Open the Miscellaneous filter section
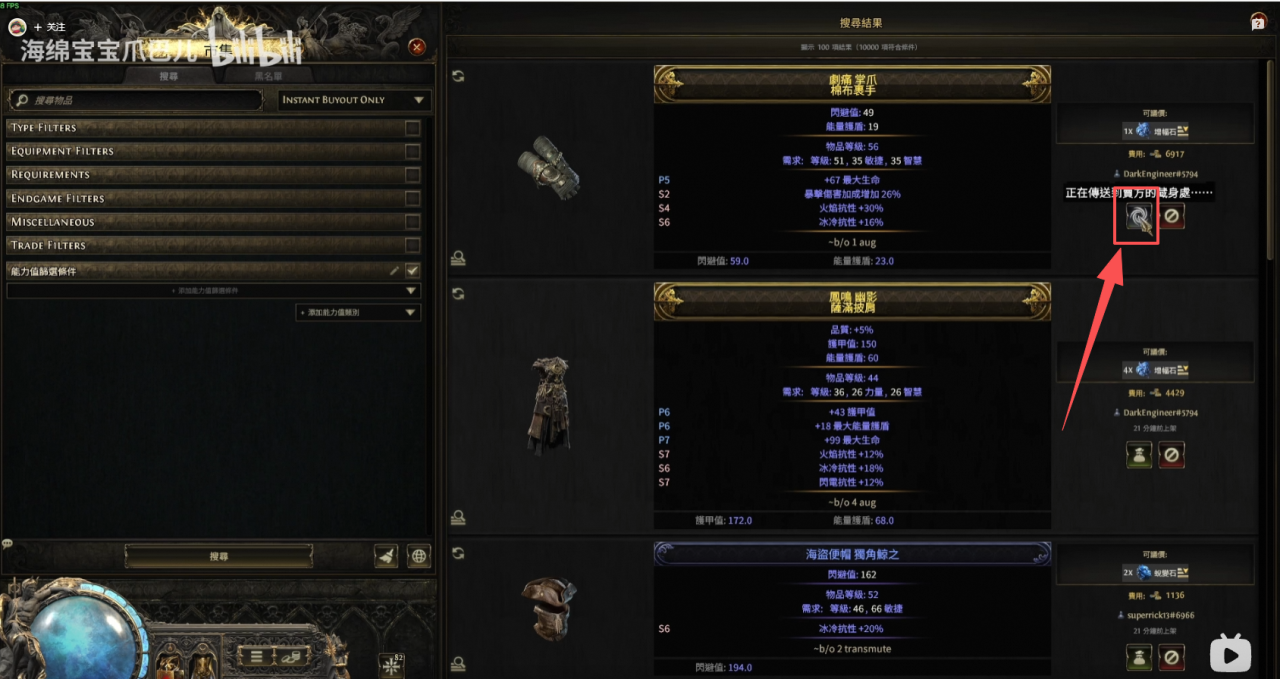The width and height of the screenshot is (1280, 679). tap(200, 222)
